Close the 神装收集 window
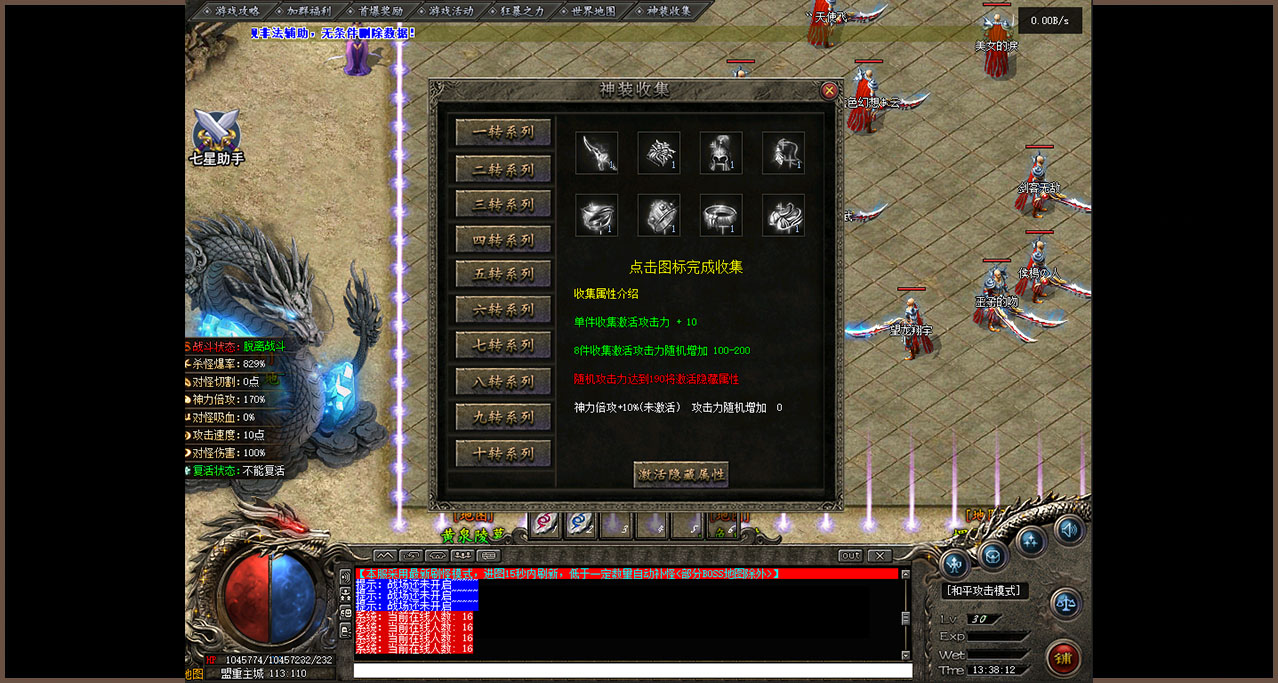The height and width of the screenshot is (683, 1278). (829, 91)
